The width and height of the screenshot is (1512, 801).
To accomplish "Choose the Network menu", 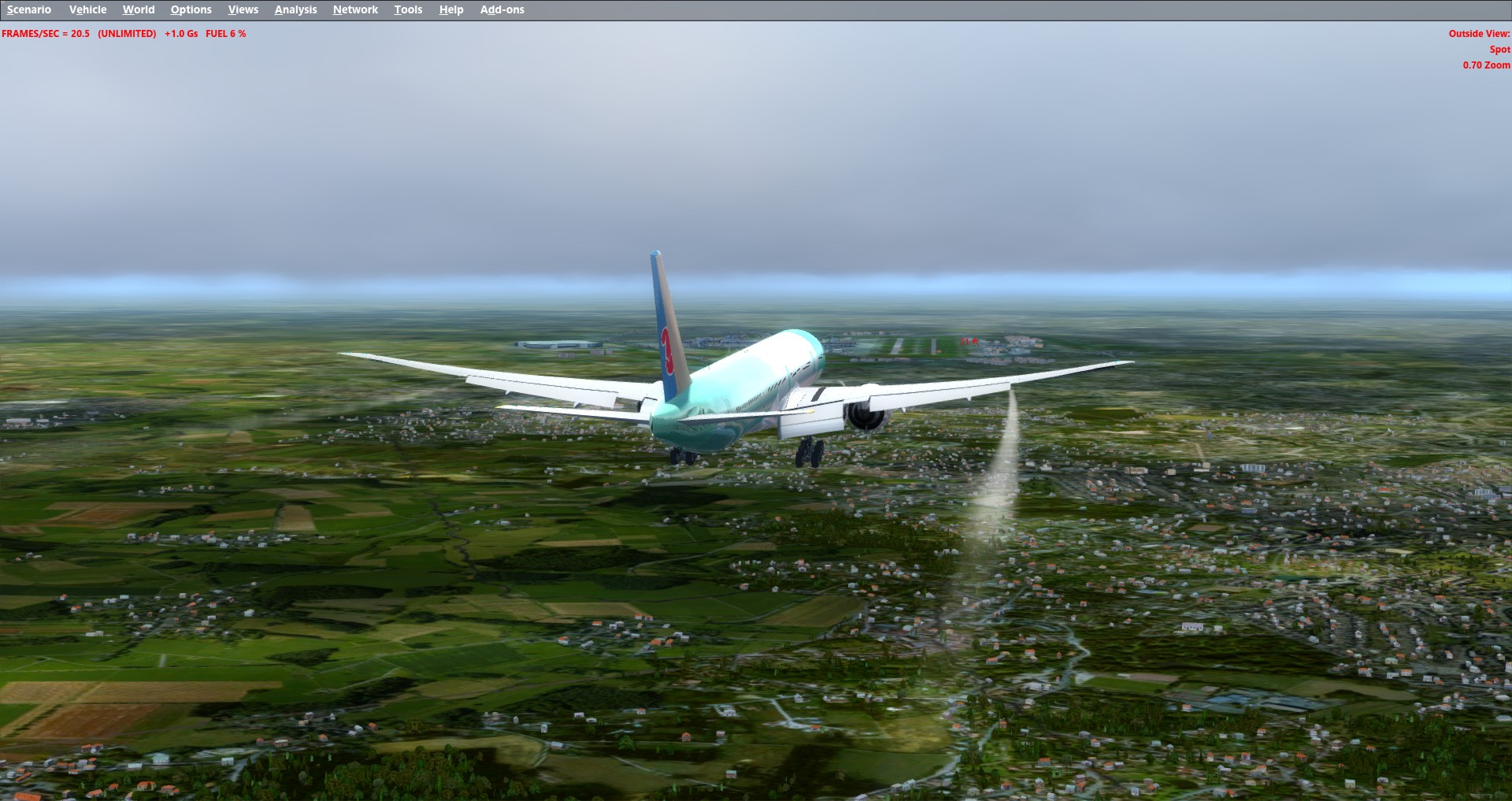I will pyautogui.click(x=355, y=9).
